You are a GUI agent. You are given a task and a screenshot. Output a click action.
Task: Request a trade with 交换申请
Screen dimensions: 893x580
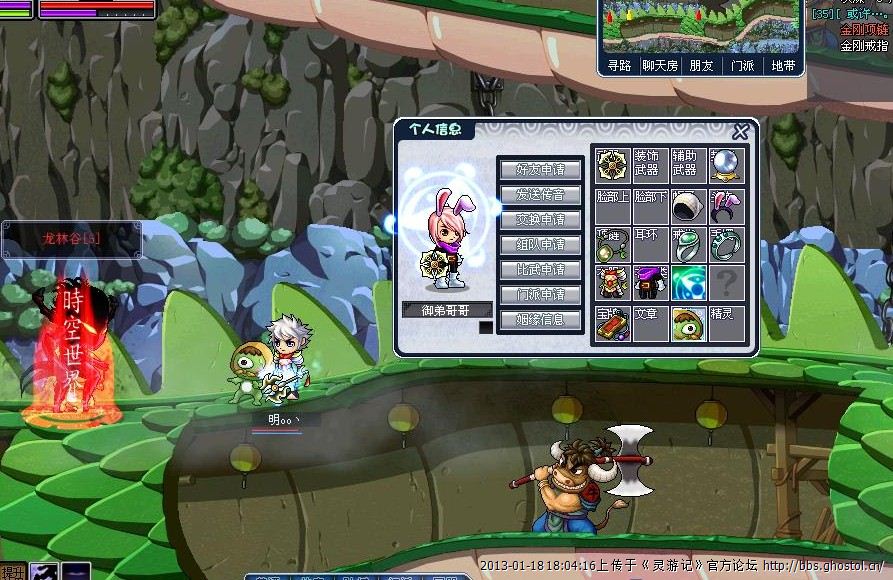pyautogui.click(x=540, y=219)
